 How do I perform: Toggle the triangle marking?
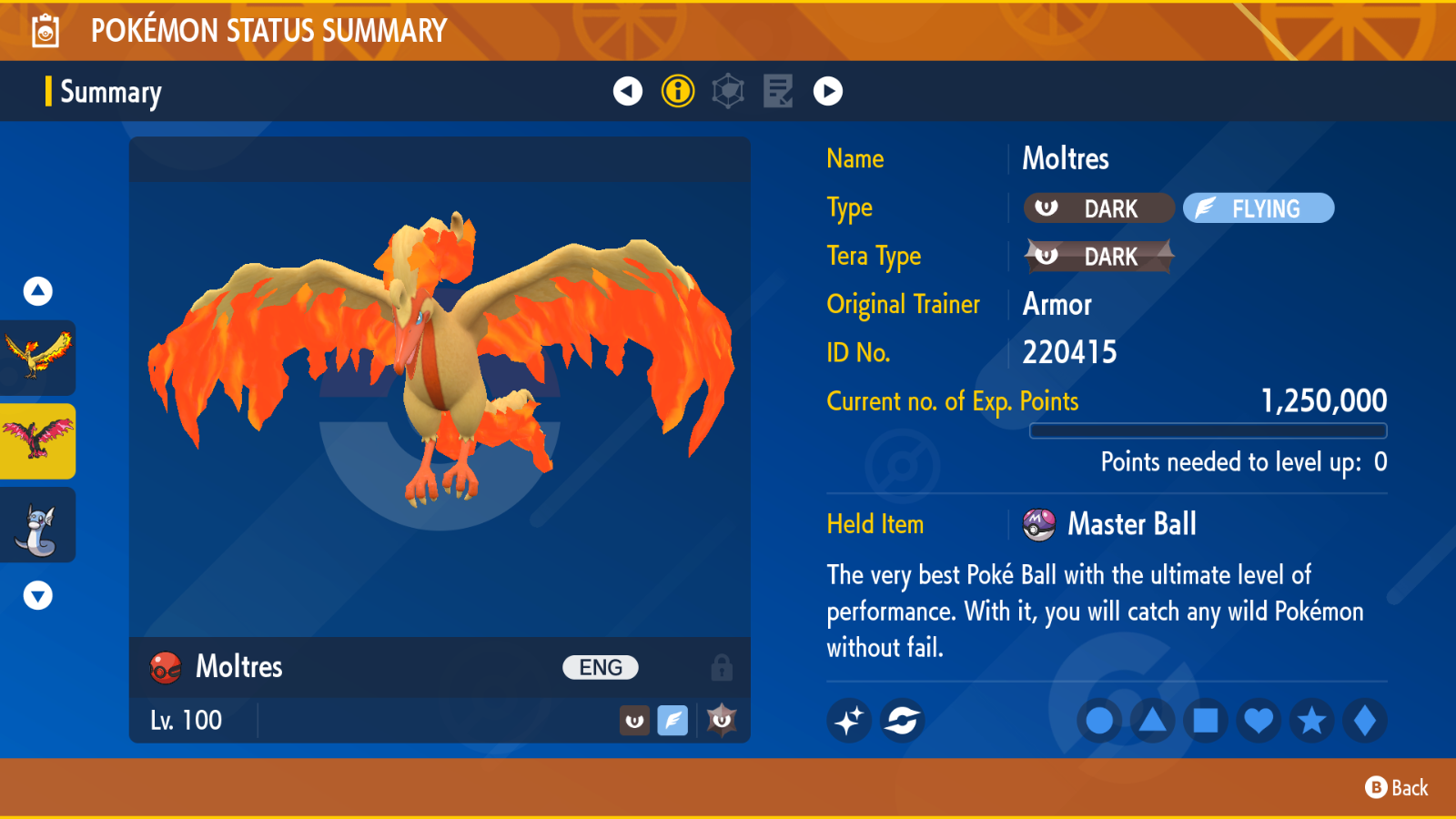(x=1153, y=721)
